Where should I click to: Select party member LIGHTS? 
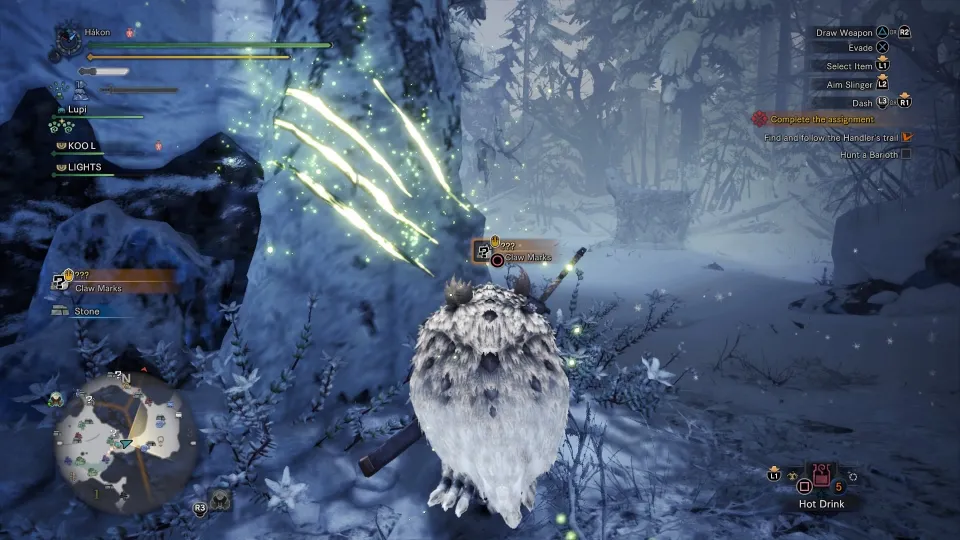(x=84, y=167)
